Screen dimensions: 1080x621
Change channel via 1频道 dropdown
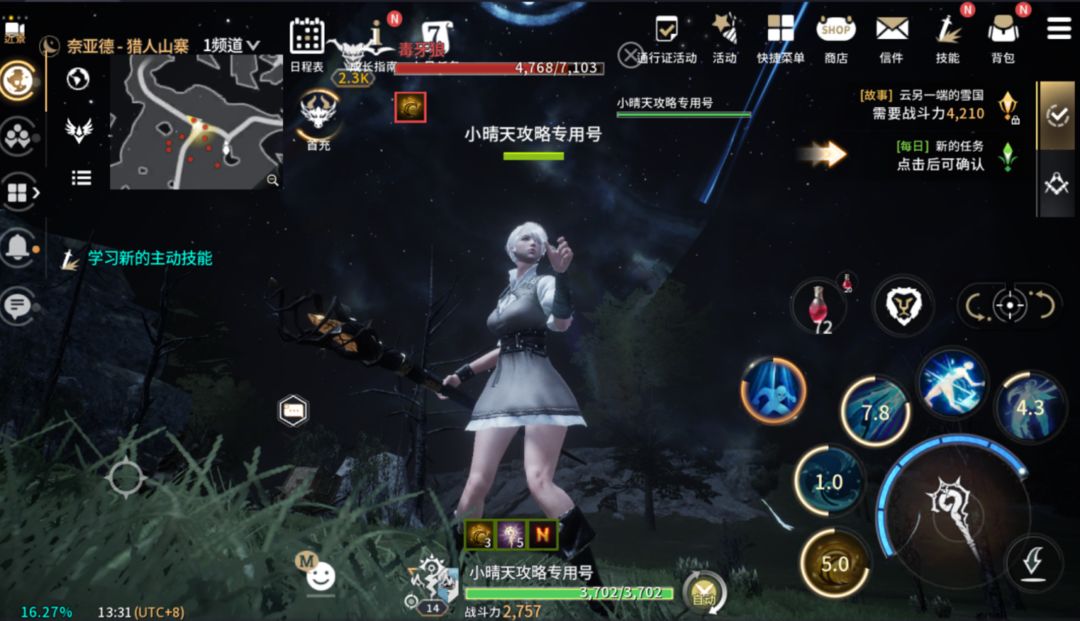pyautogui.click(x=231, y=45)
